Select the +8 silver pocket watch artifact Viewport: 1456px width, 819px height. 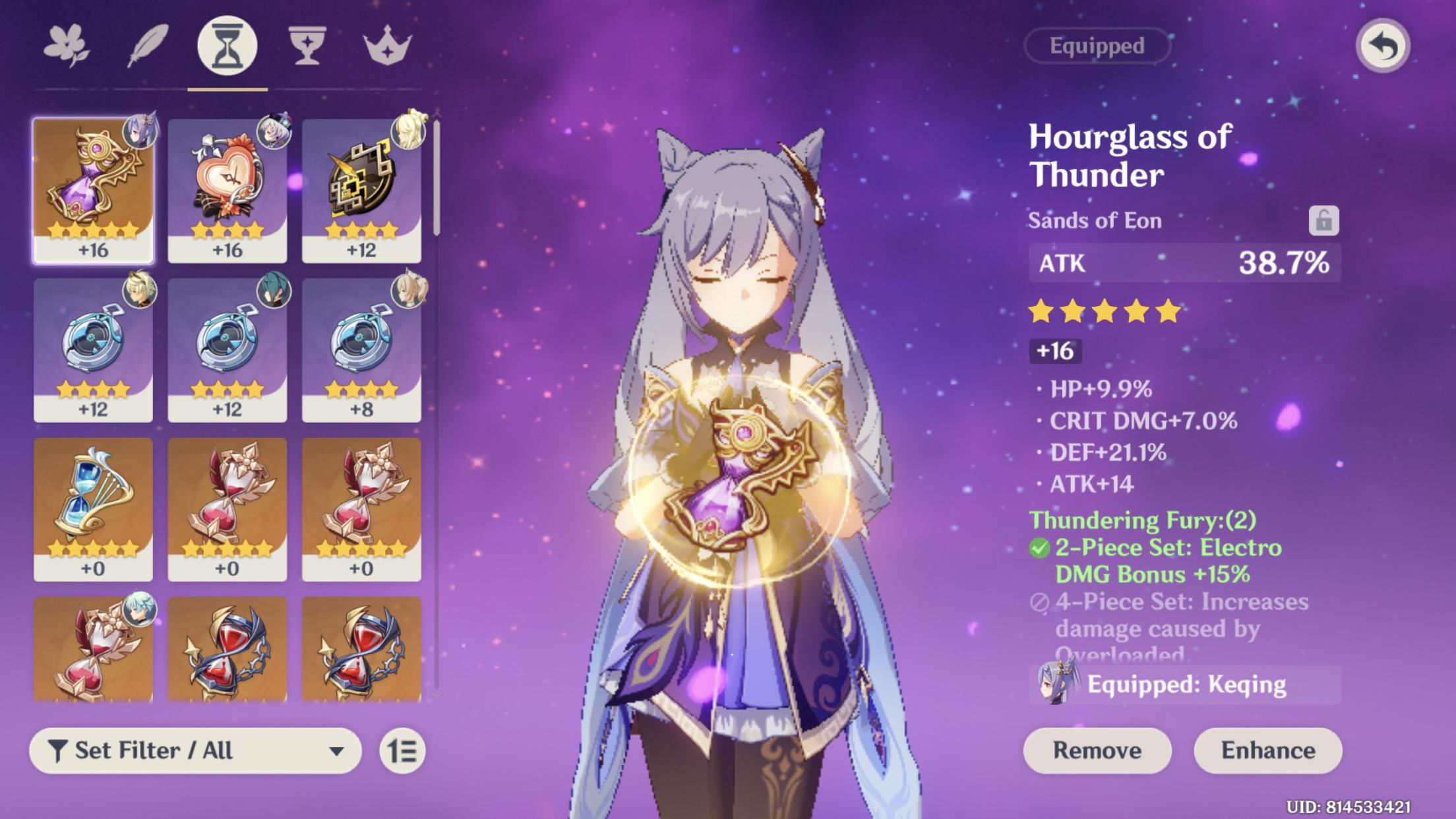pyautogui.click(x=361, y=350)
